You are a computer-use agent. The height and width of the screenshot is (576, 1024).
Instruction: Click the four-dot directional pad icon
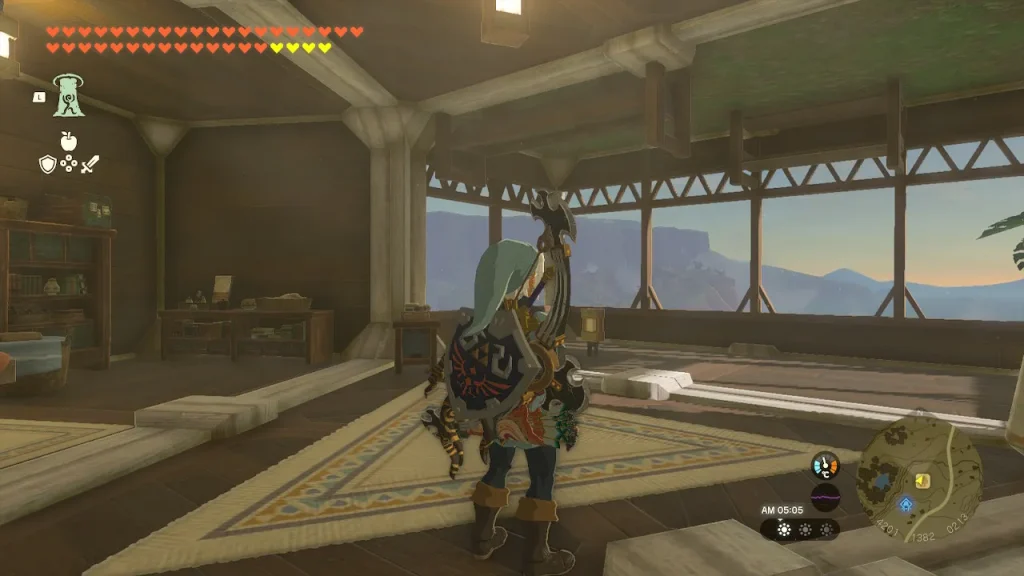tap(68, 163)
